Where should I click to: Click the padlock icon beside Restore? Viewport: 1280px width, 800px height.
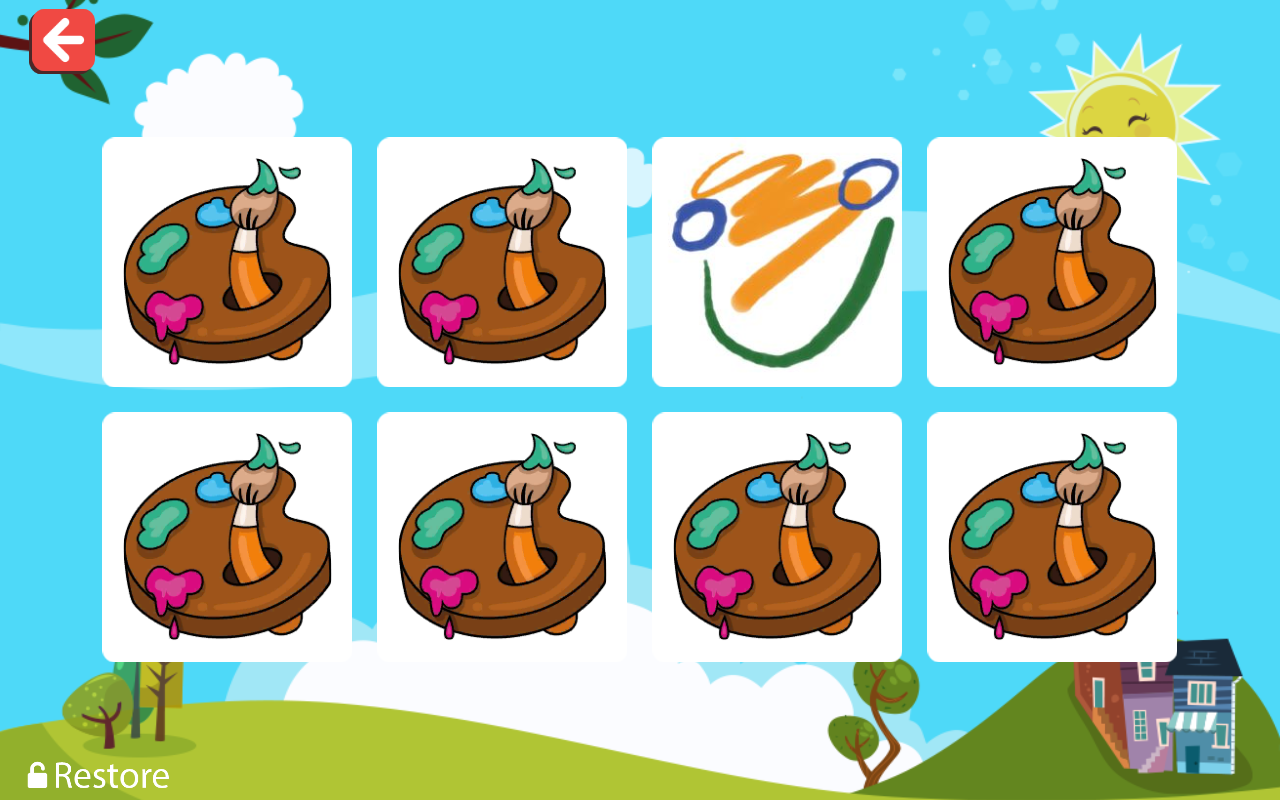tap(37, 775)
